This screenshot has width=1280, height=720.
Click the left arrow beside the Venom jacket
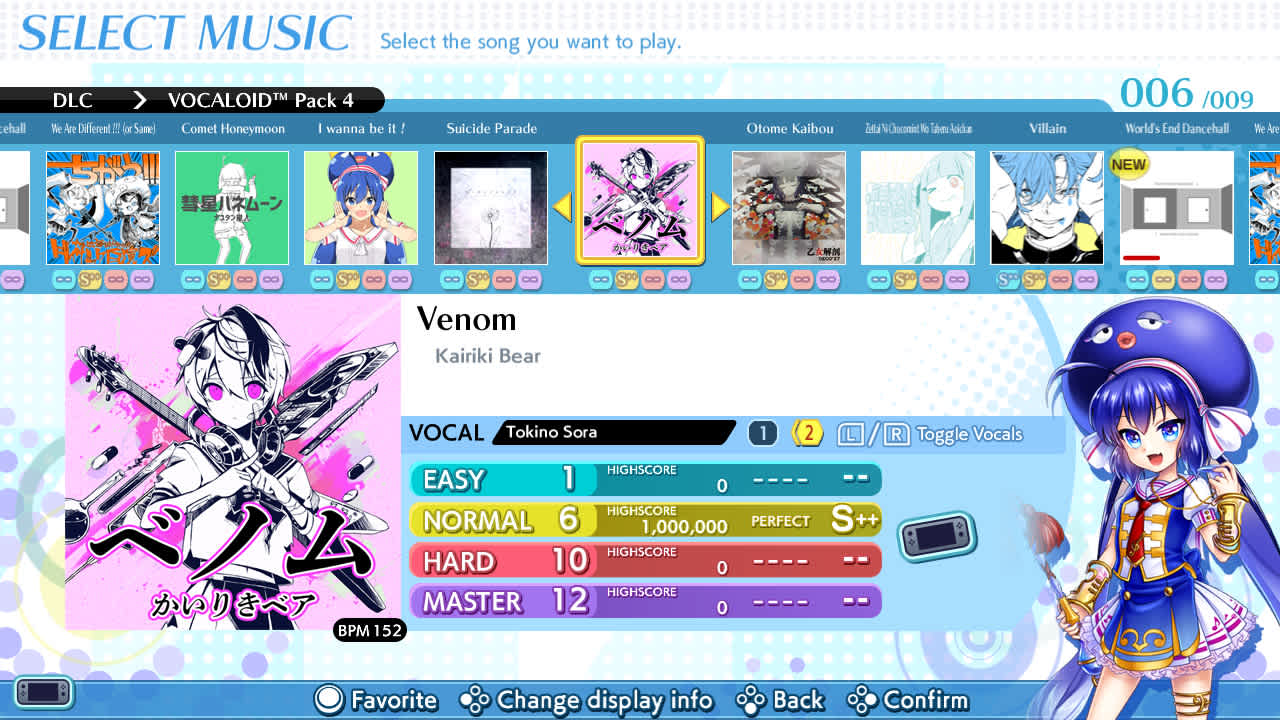[563, 207]
